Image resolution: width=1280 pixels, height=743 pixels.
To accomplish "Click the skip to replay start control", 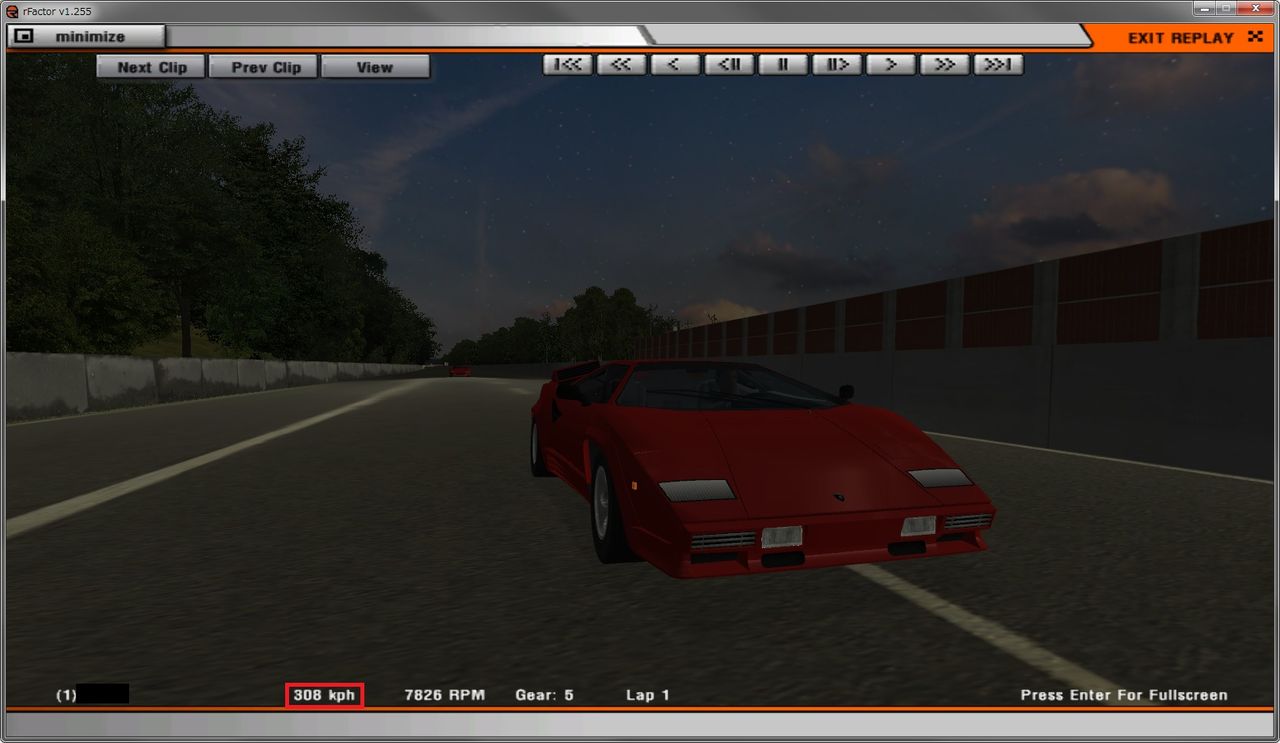I will pyautogui.click(x=568, y=64).
